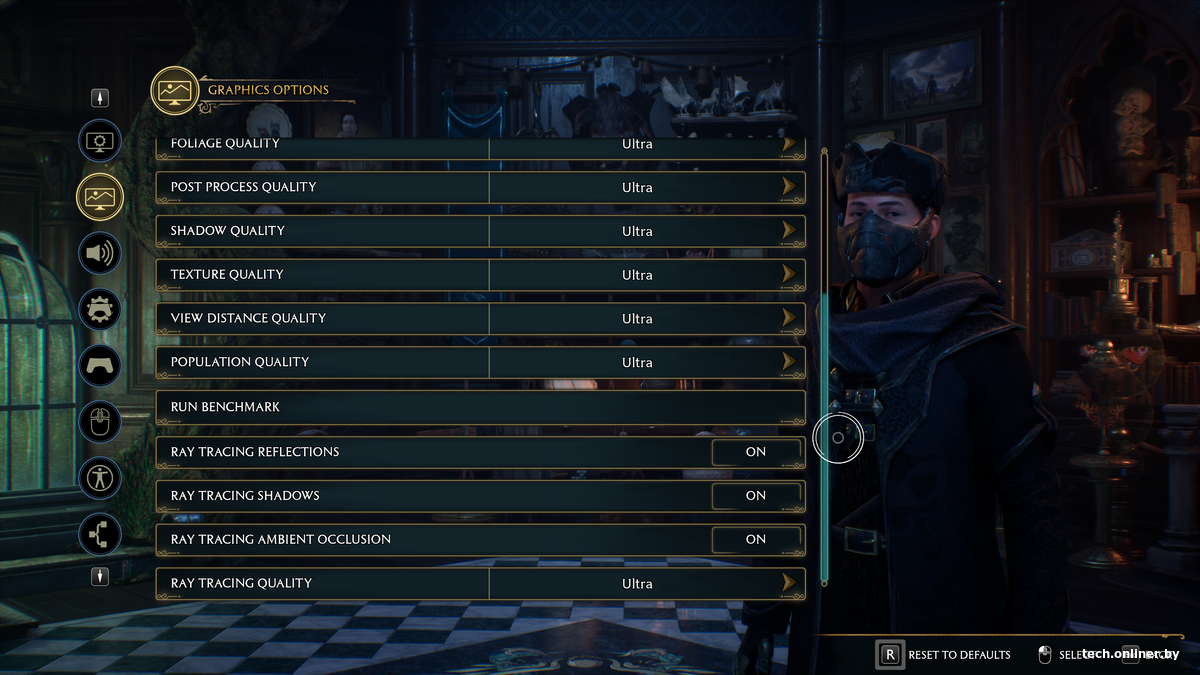The height and width of the screenshot is (675, 1200).
Task: Switch to the Audio options tab
Action: [x=100, y=253]
